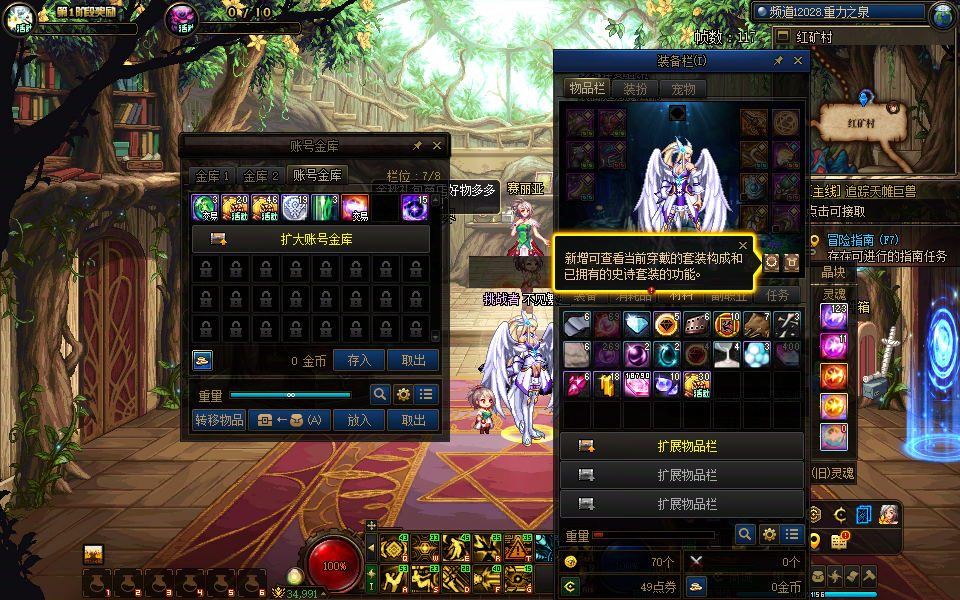Open the vault's magnifier search button
960x600 pixels.
pyautogui.click(x=380, y=394)
